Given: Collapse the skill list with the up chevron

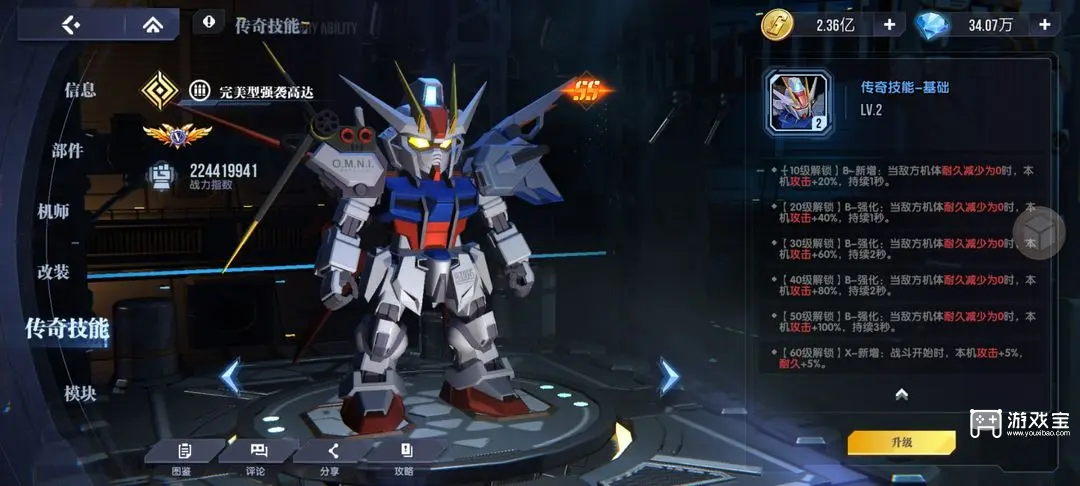Looking at the screenshot, I should tap(901, 394).
